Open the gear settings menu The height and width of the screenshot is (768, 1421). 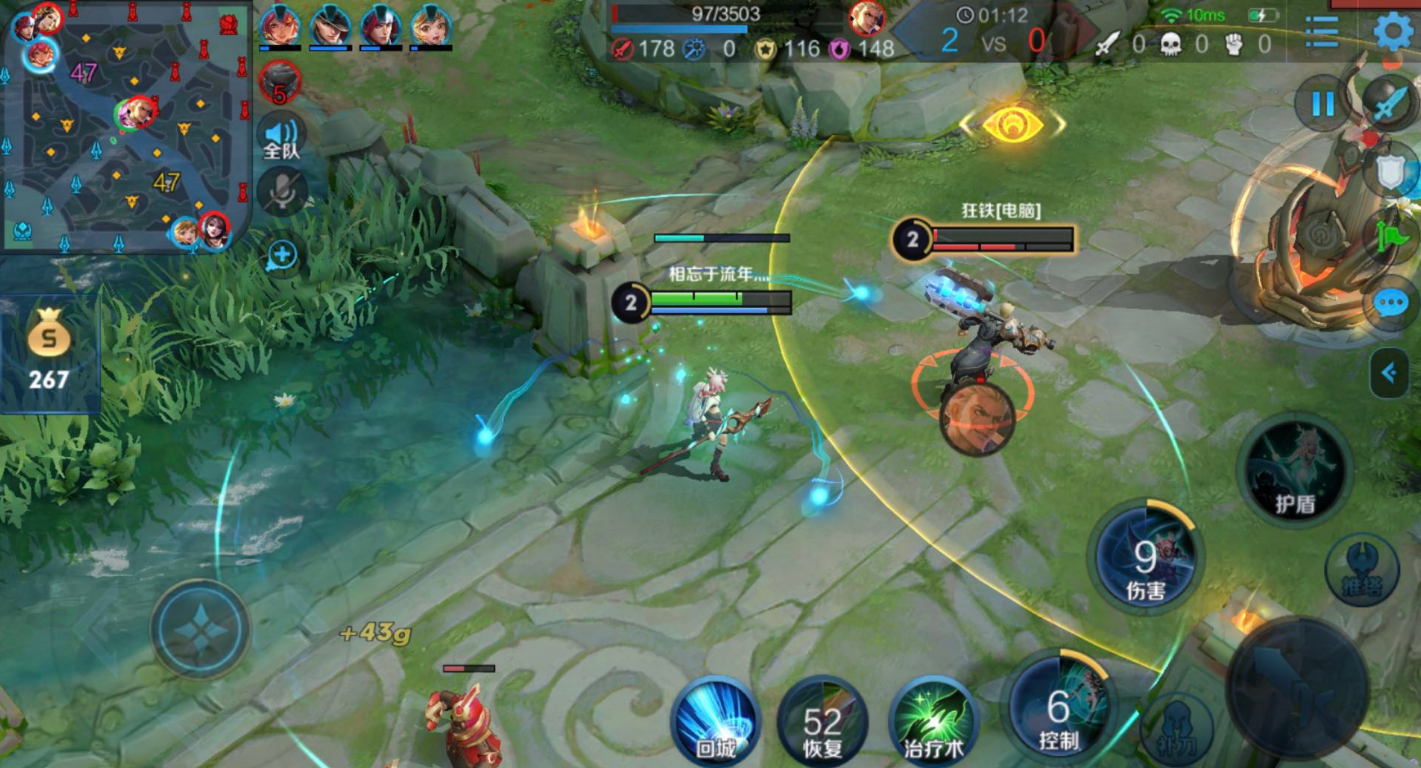1394,32
